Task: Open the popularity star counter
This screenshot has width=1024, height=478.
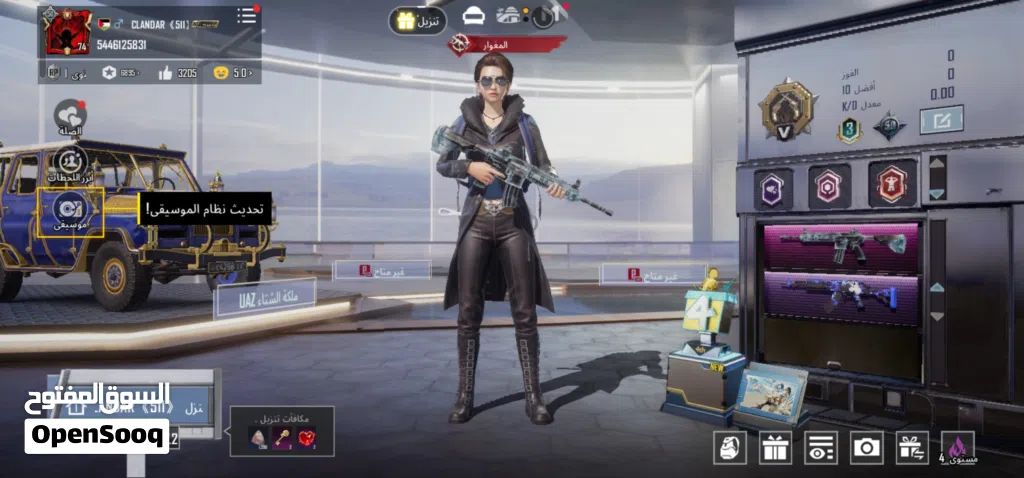Action: click(x=122, y=72)
